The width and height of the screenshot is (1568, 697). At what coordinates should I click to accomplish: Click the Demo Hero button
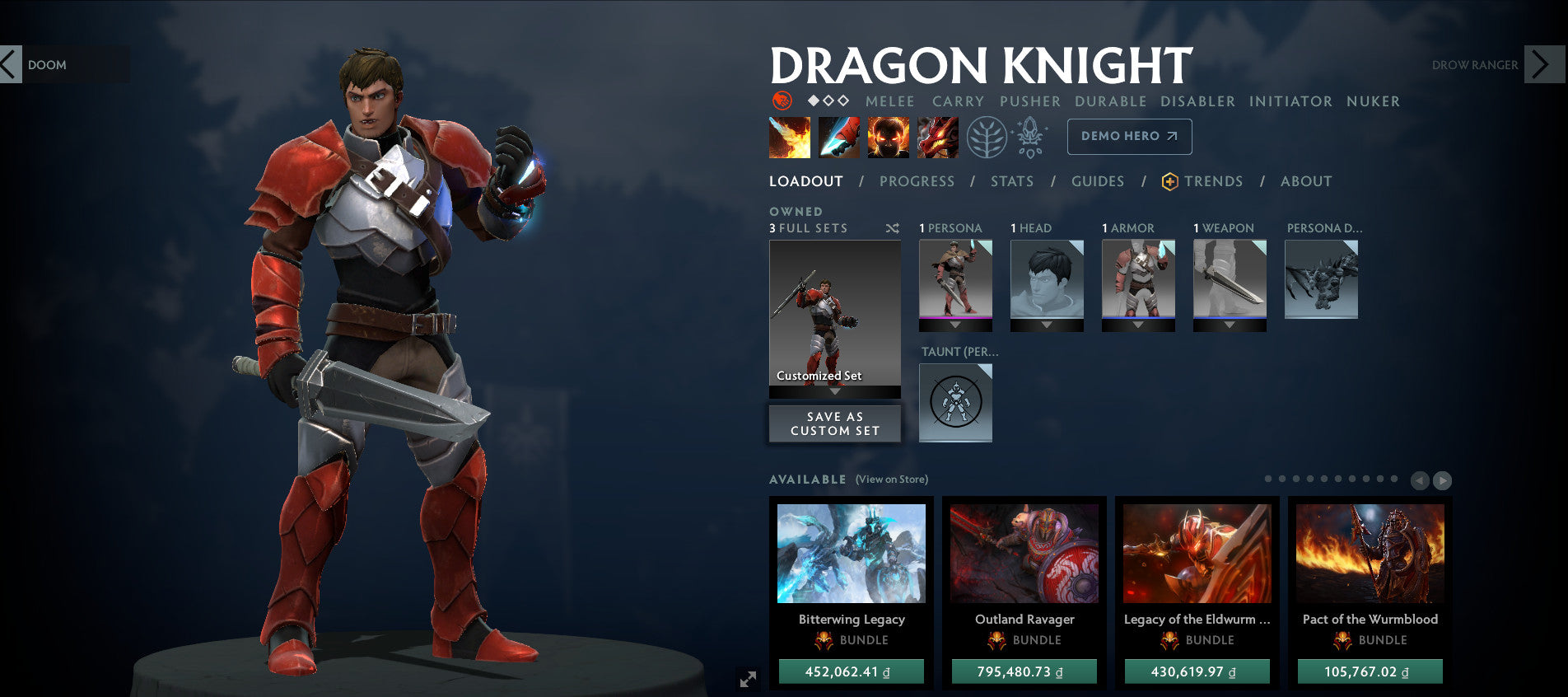tap(1129, 136)
